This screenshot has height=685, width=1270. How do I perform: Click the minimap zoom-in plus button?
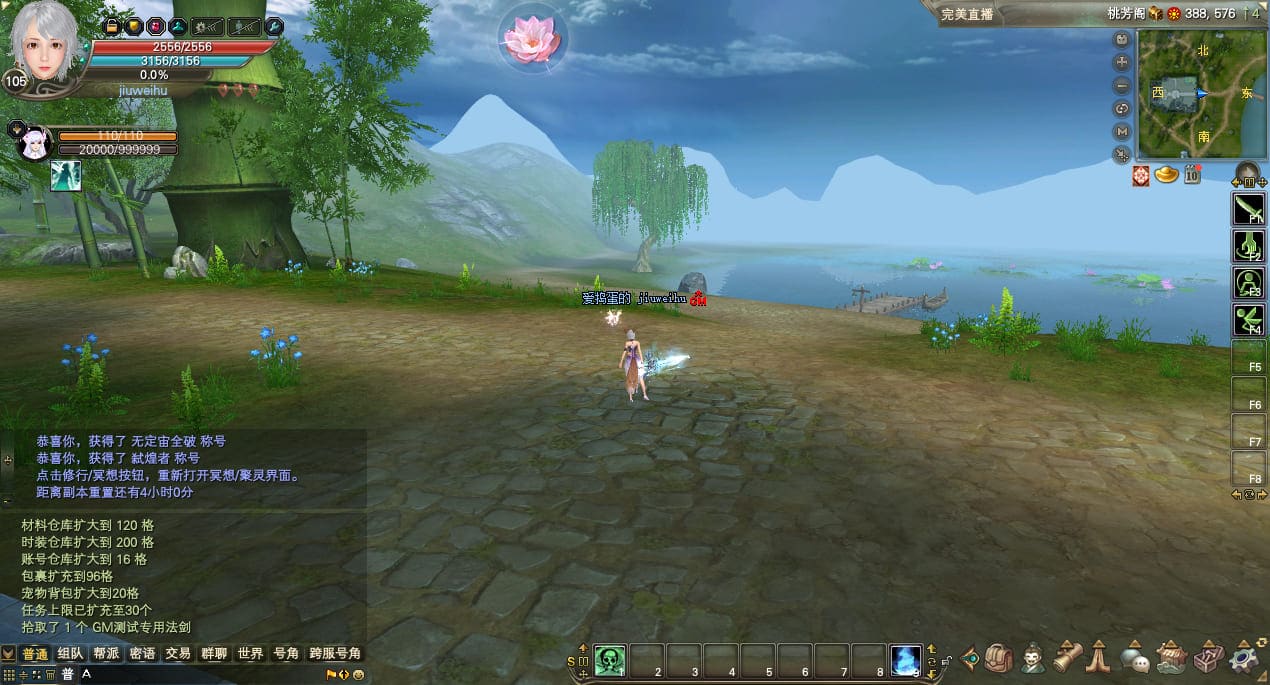point(1123,62)
